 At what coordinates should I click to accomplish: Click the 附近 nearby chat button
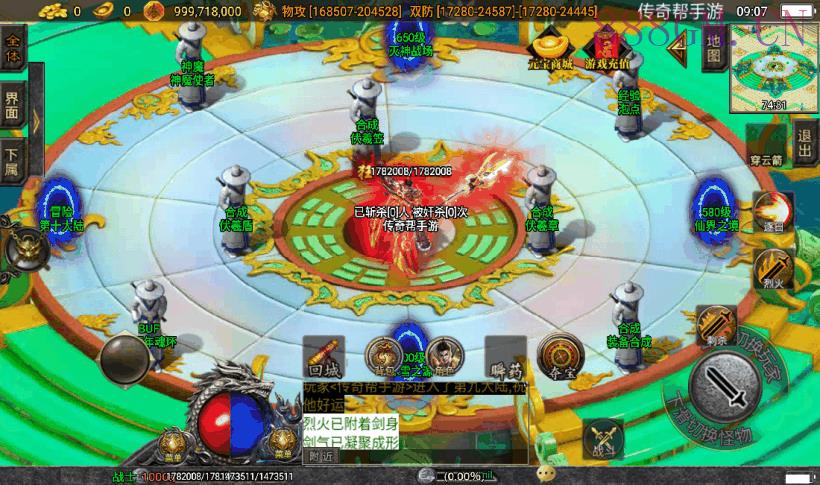coord(320,456)
